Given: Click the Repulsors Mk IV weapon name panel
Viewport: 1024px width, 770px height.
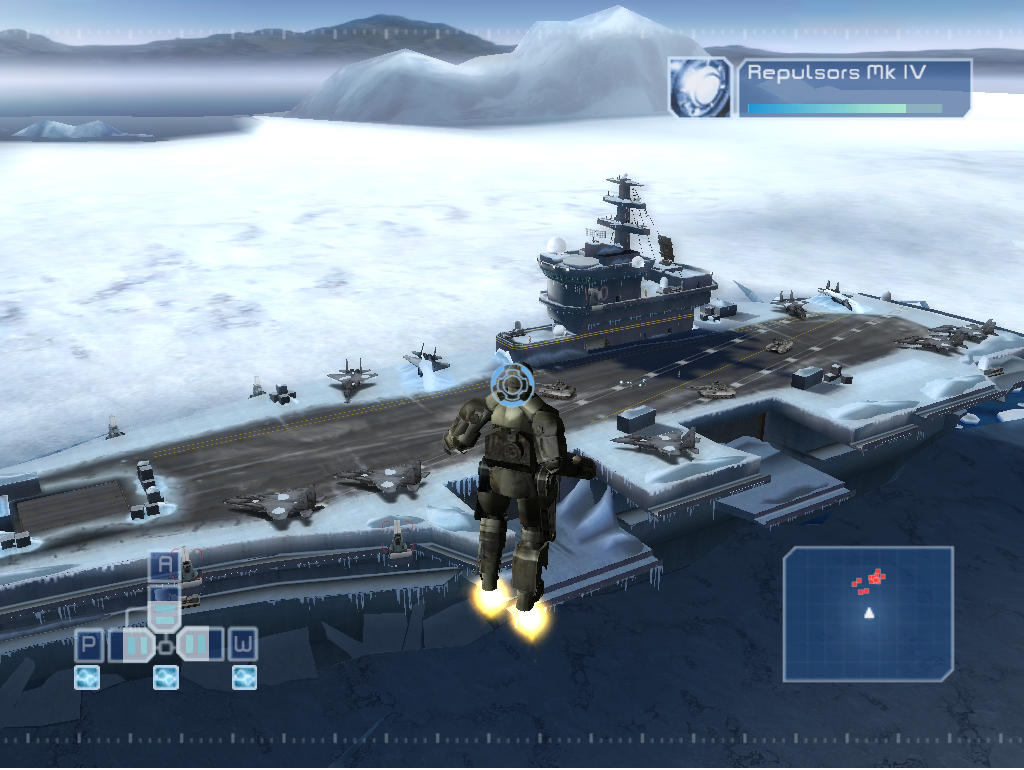Looking at the screenshot, I should 855,87.
